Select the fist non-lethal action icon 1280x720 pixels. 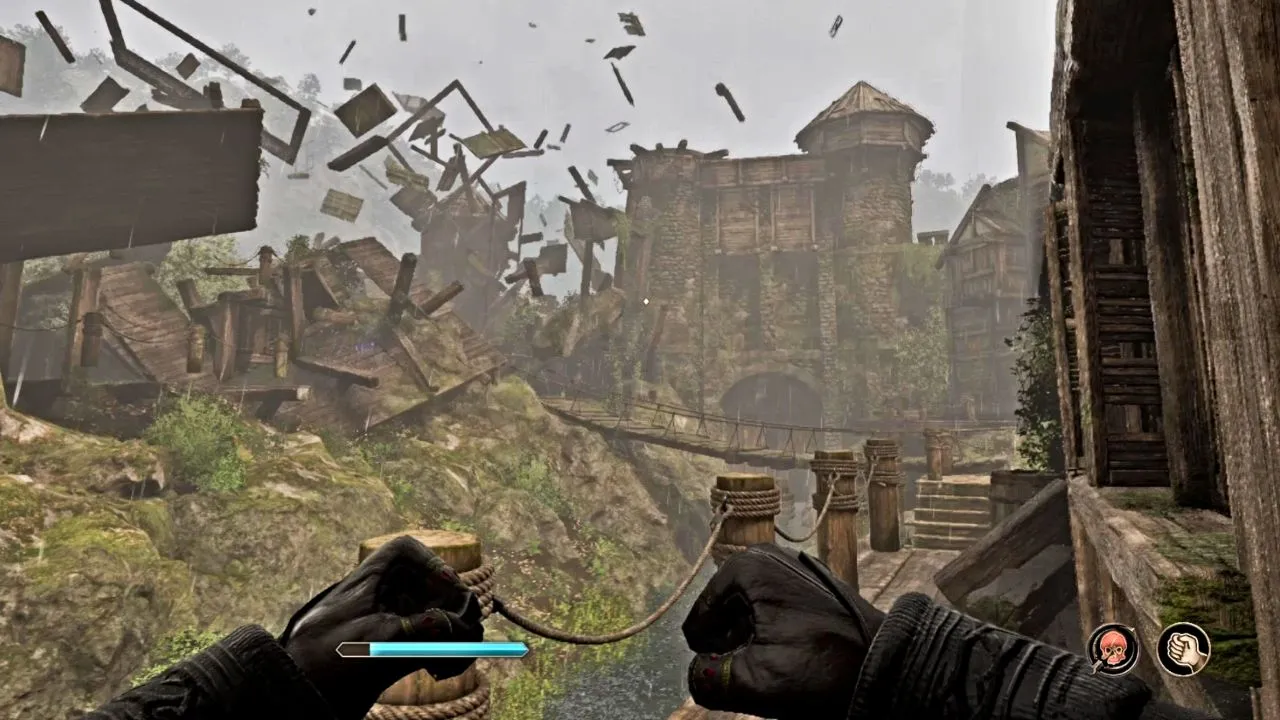coord(1182,650)
